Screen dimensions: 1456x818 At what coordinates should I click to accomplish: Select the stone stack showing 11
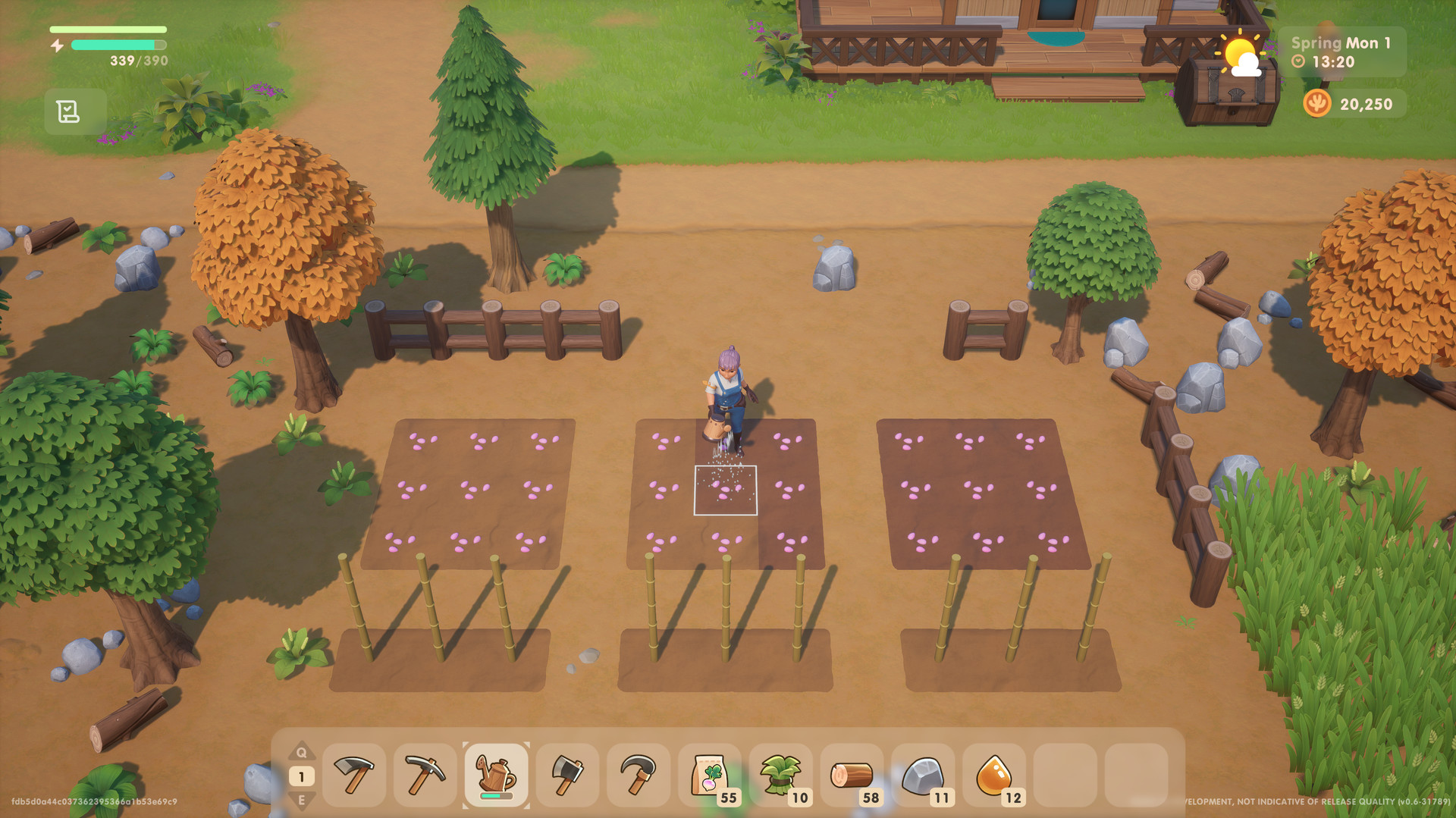click(923, 775)
